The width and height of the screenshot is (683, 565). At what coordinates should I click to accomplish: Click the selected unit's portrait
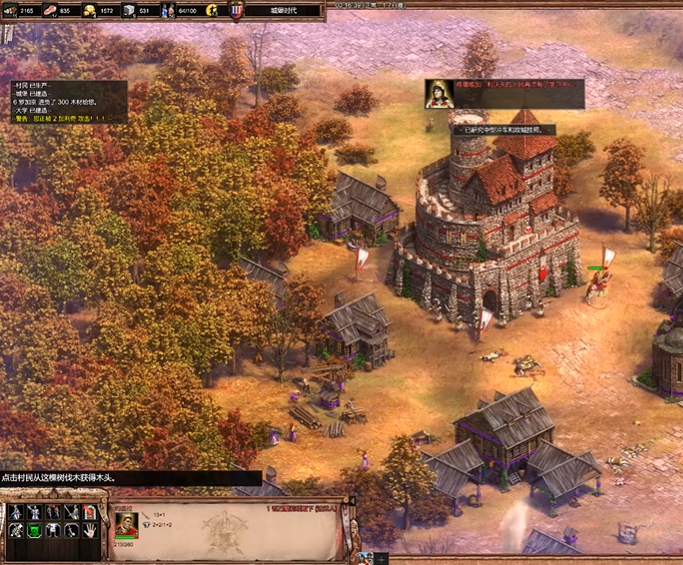coord(126,522)
